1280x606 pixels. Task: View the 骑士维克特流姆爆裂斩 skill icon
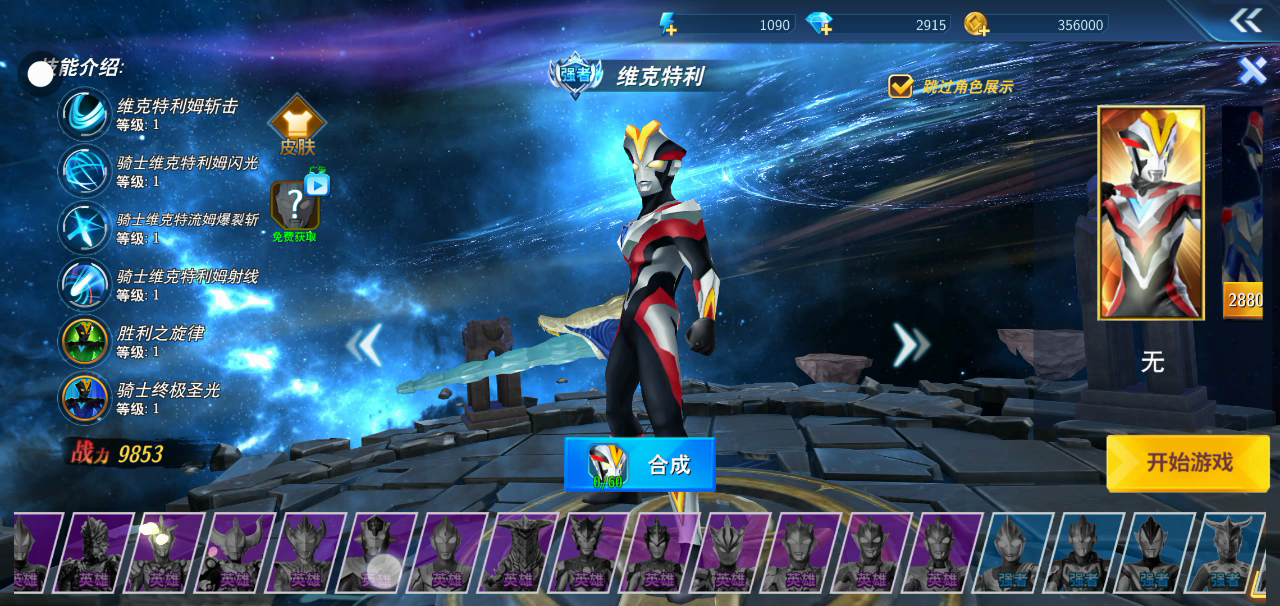click(85, 228)
